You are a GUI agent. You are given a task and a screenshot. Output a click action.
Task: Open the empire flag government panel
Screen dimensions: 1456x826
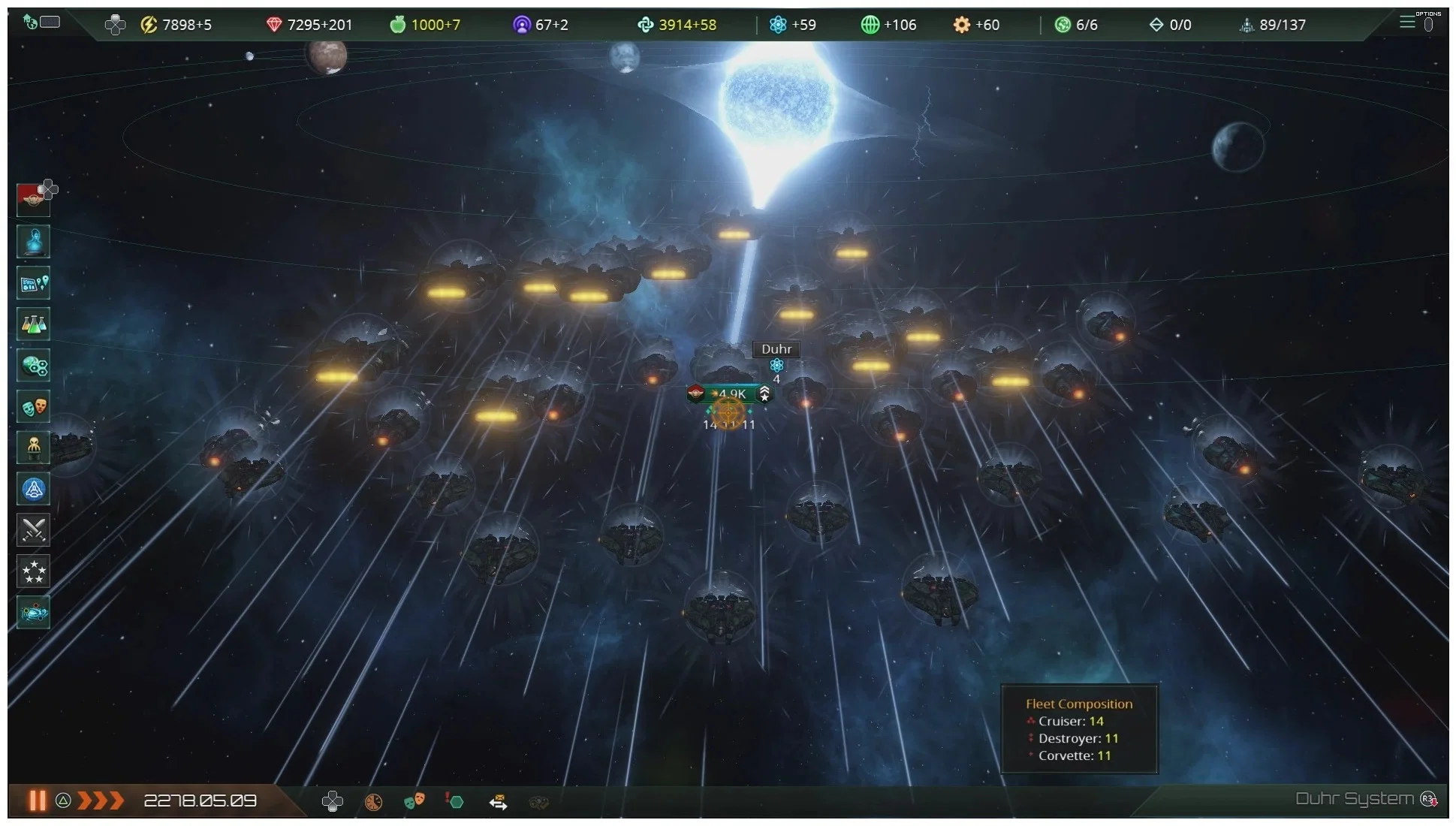coord(33,199)
